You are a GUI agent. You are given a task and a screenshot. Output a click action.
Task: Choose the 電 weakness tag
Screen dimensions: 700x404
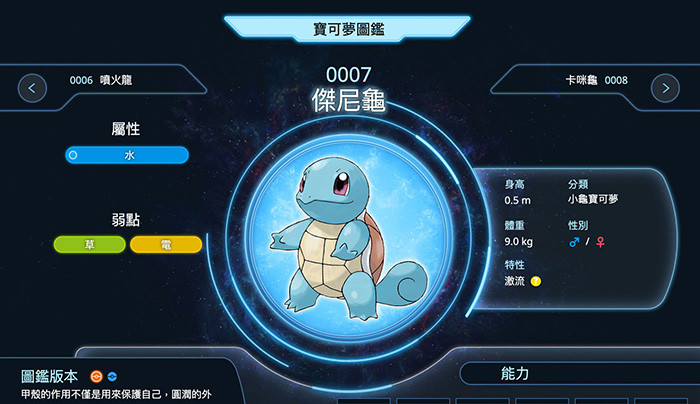coord(166,244)
